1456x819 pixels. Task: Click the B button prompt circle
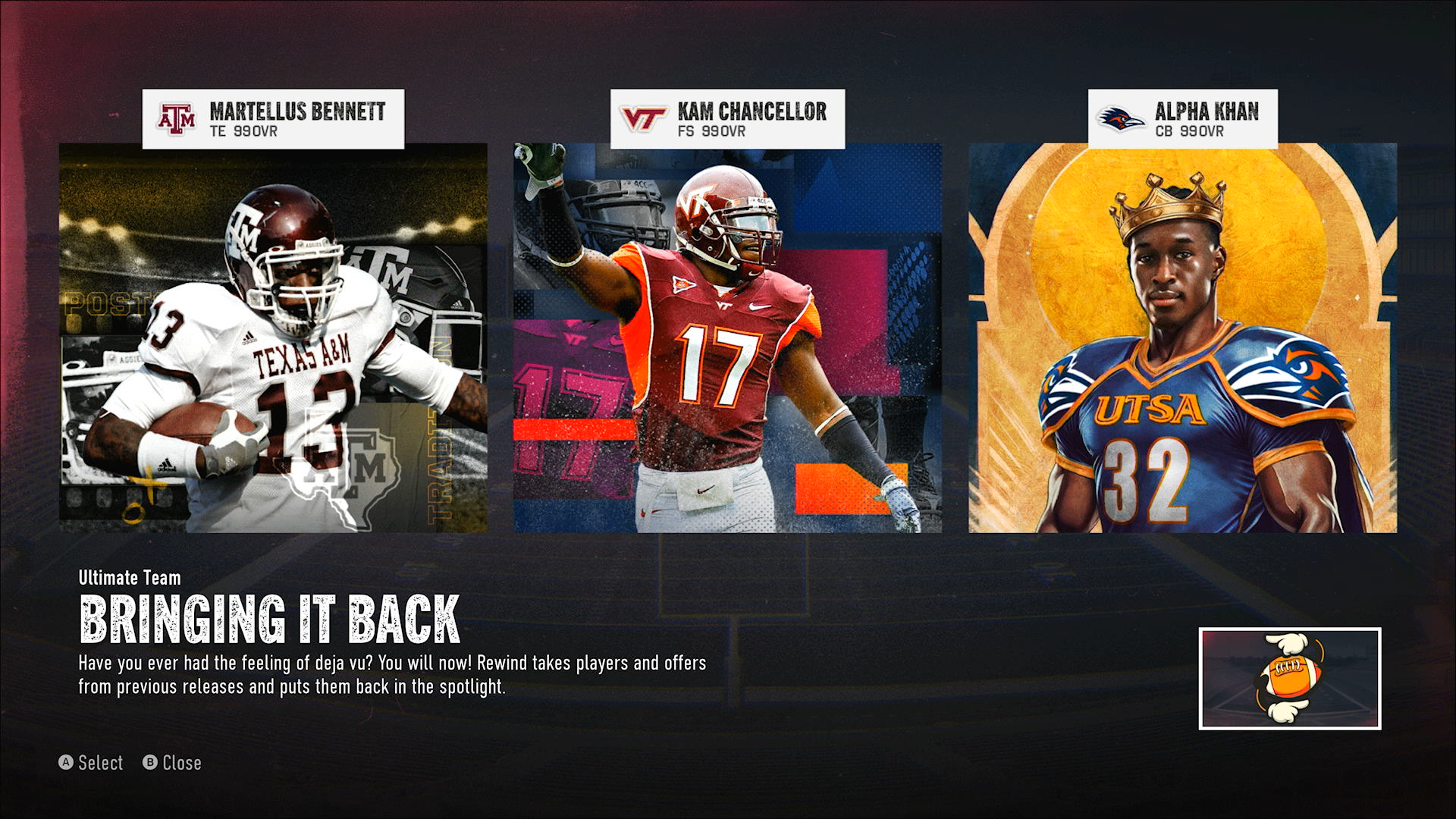[x=149, y=763]
